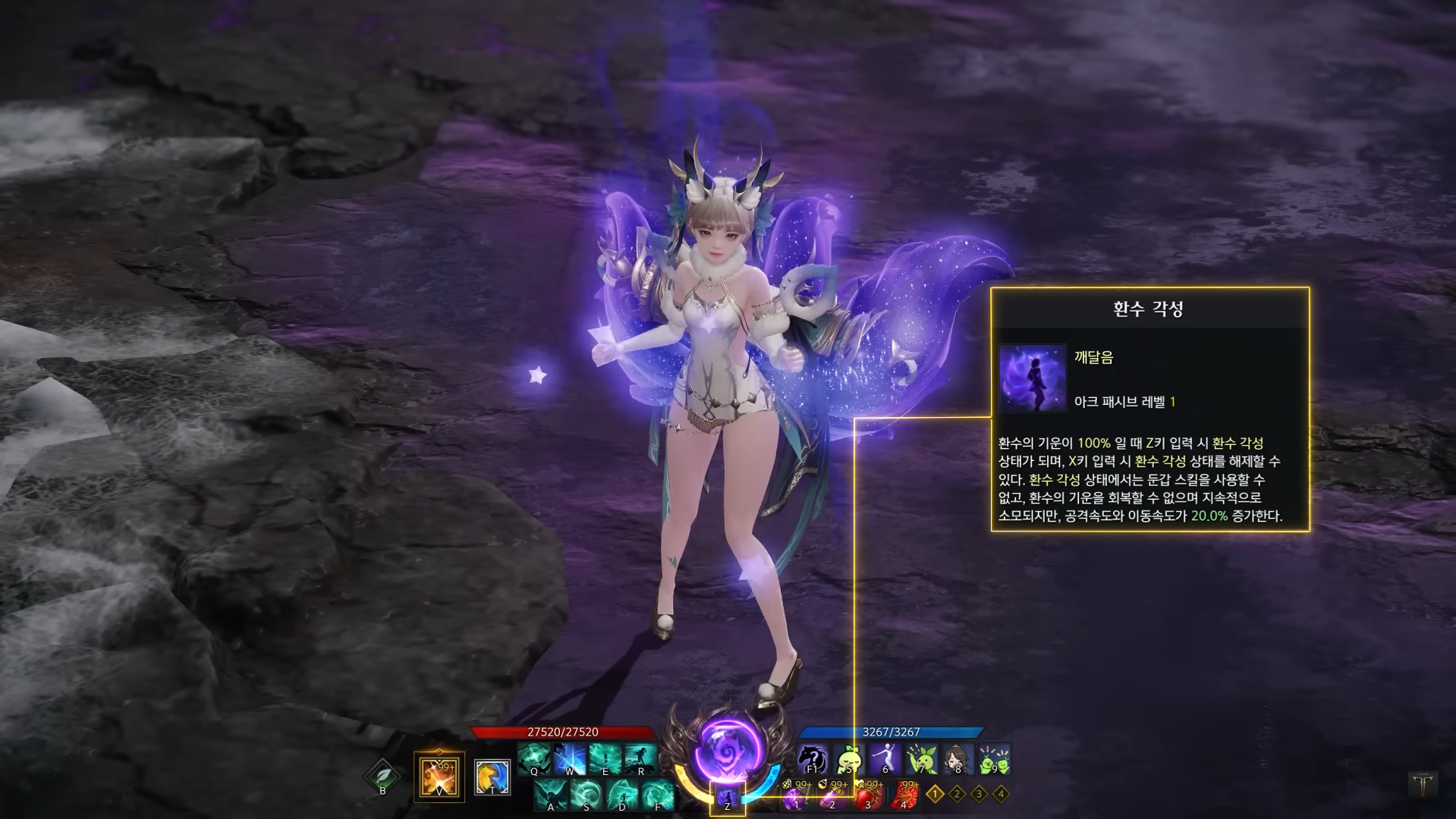Switch to hotbar preset 3
Screen dimensions: 1456x819
click(x=980, y=794)
